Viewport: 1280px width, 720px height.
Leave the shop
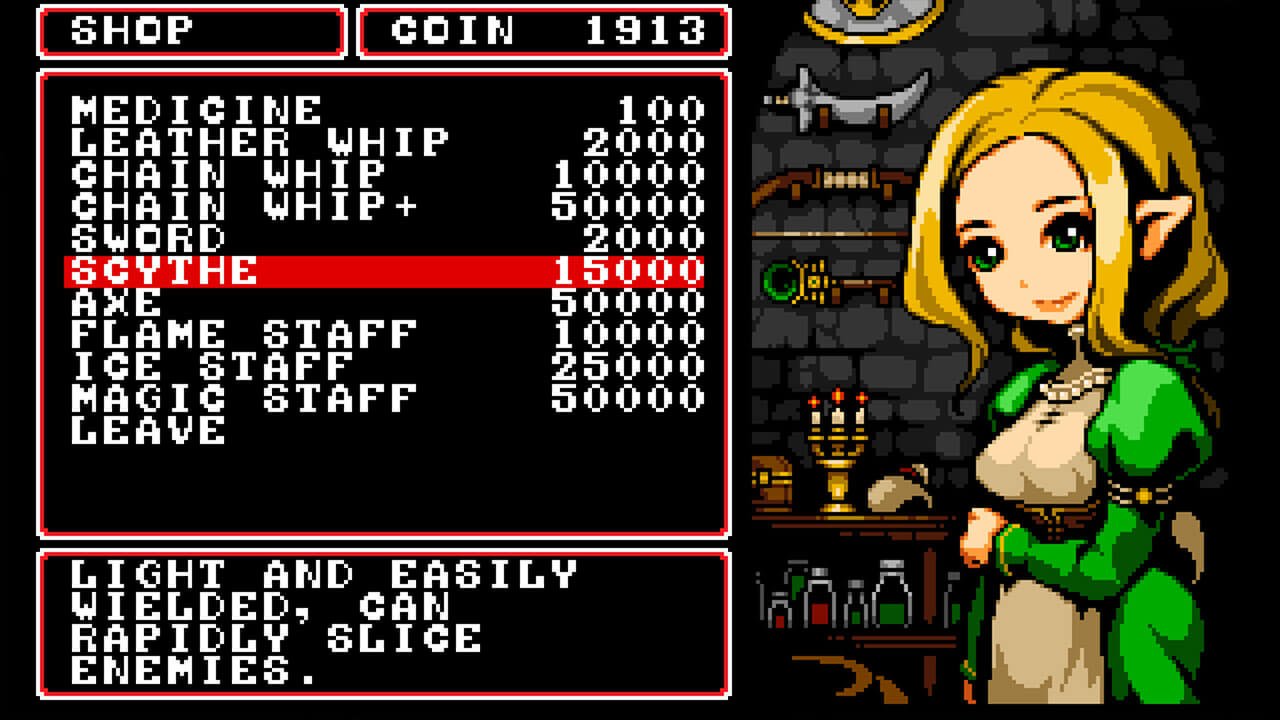click(x=149, y=430)
